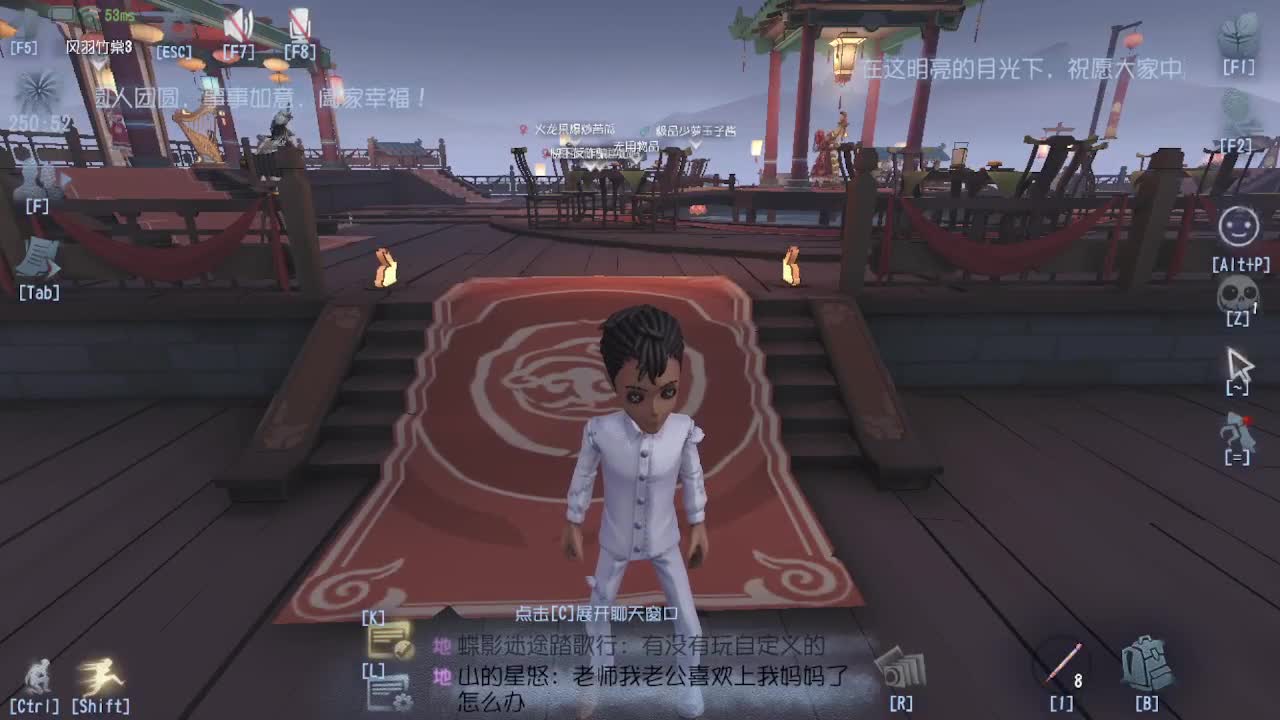Screen dimensions: 1280x720
Task: Click the skull [Z] icon
Action: tap(1237, 293)
